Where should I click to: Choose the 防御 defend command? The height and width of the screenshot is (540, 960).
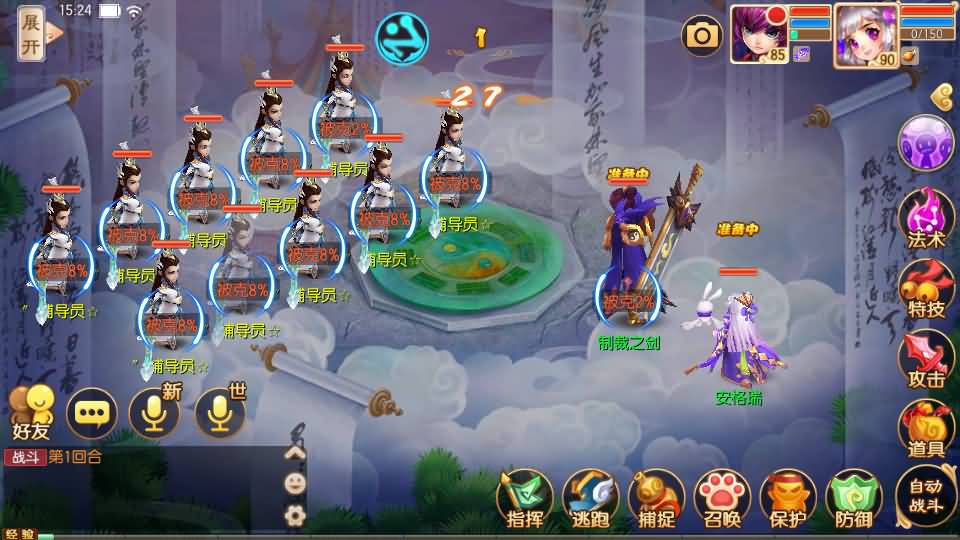pyautogui.click(x=853, y=498)
